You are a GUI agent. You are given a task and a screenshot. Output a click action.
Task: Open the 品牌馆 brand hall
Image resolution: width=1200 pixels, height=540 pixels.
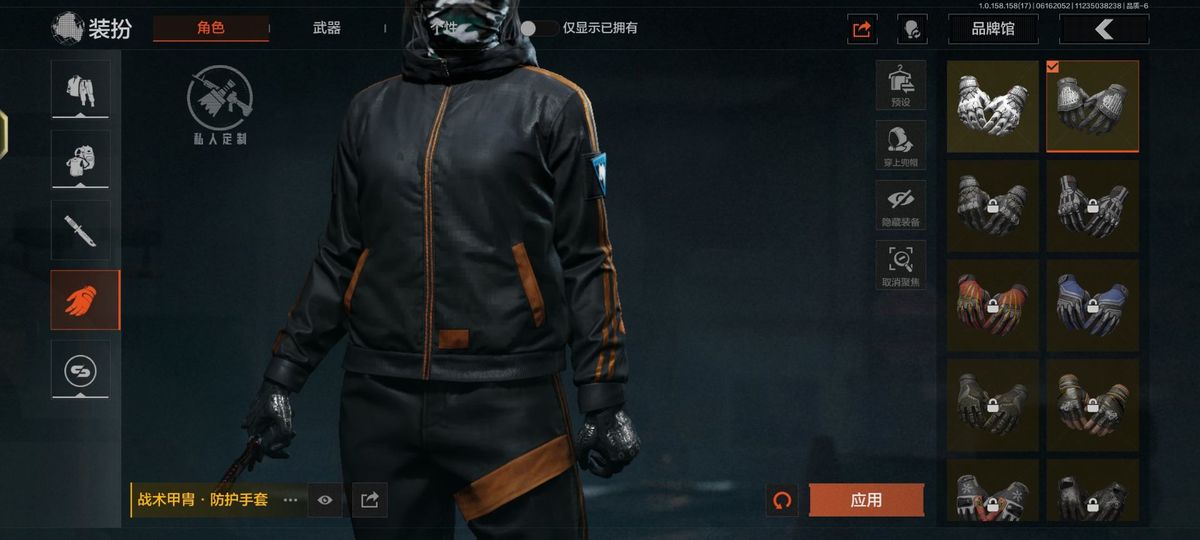click(x=993, y=29)
